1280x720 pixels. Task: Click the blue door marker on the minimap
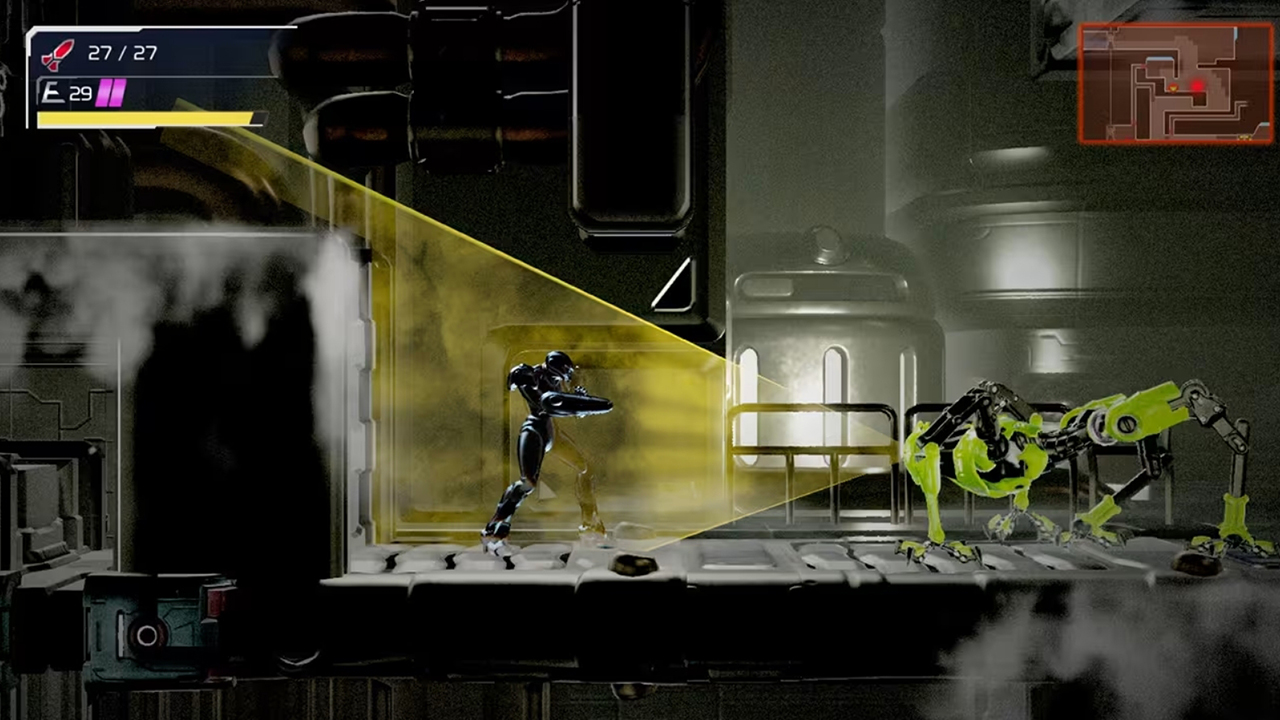coord(1160,60)
